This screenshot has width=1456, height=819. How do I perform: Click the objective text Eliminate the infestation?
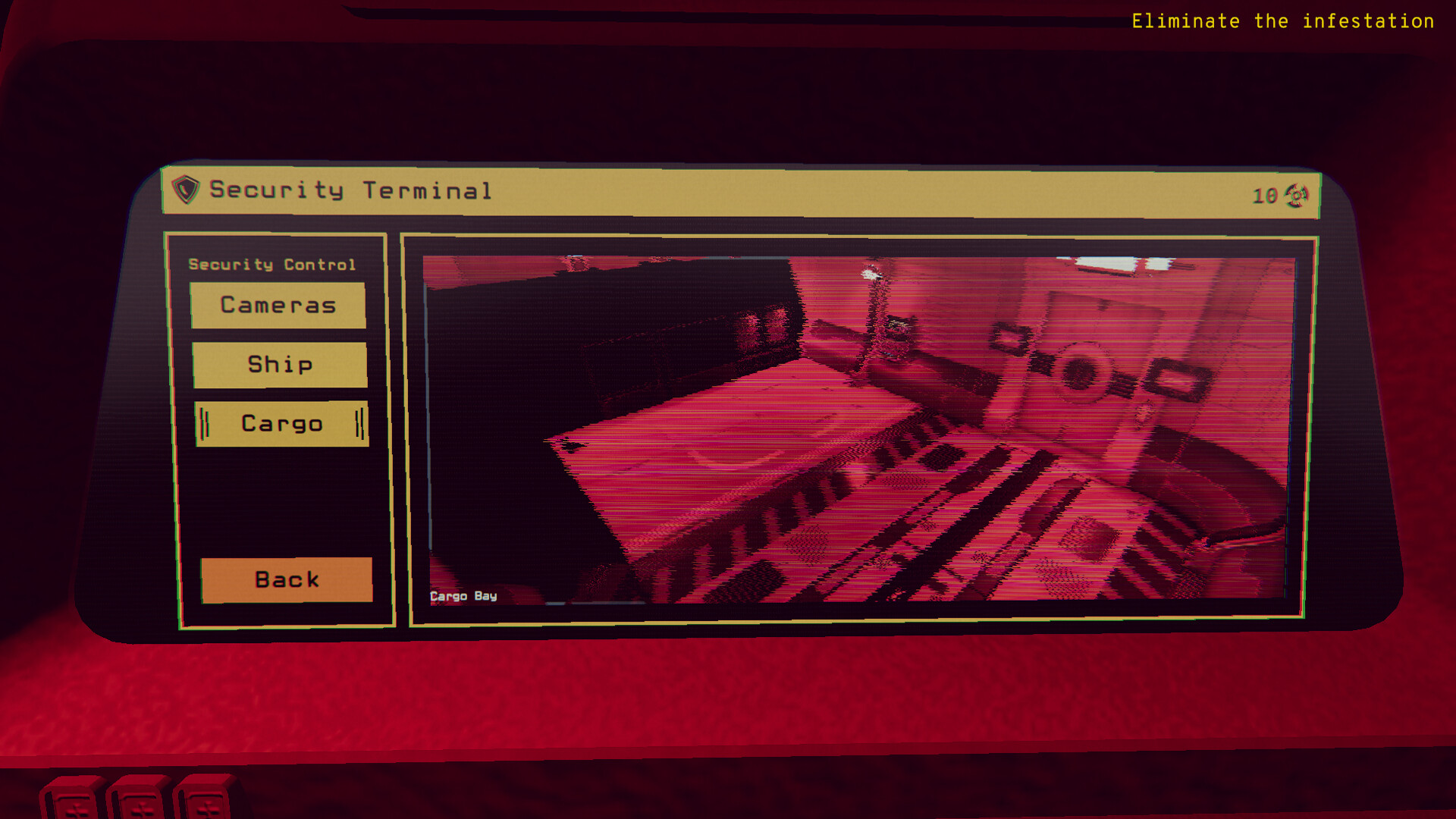(1280, 21)
